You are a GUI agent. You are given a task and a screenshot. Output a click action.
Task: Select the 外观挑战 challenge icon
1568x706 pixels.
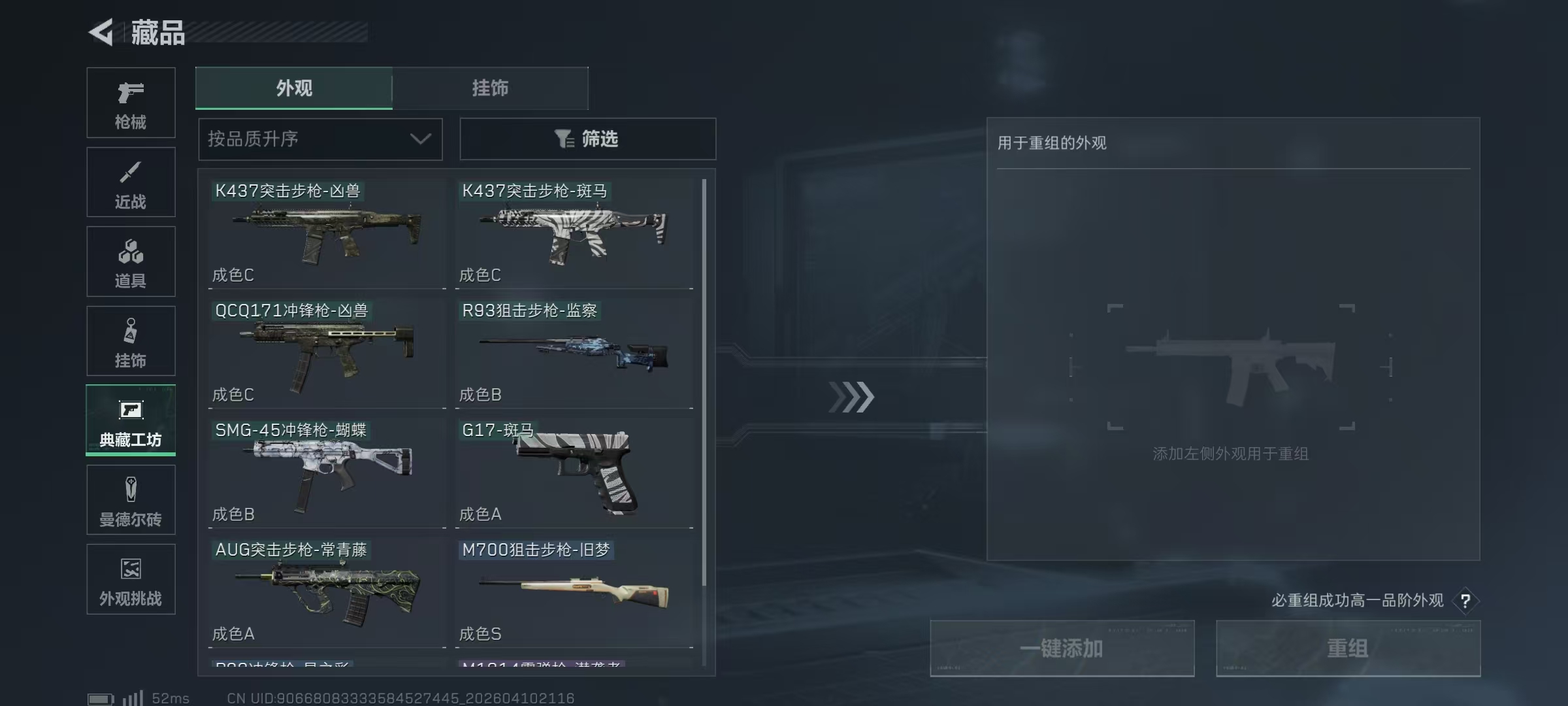(131, 579)
